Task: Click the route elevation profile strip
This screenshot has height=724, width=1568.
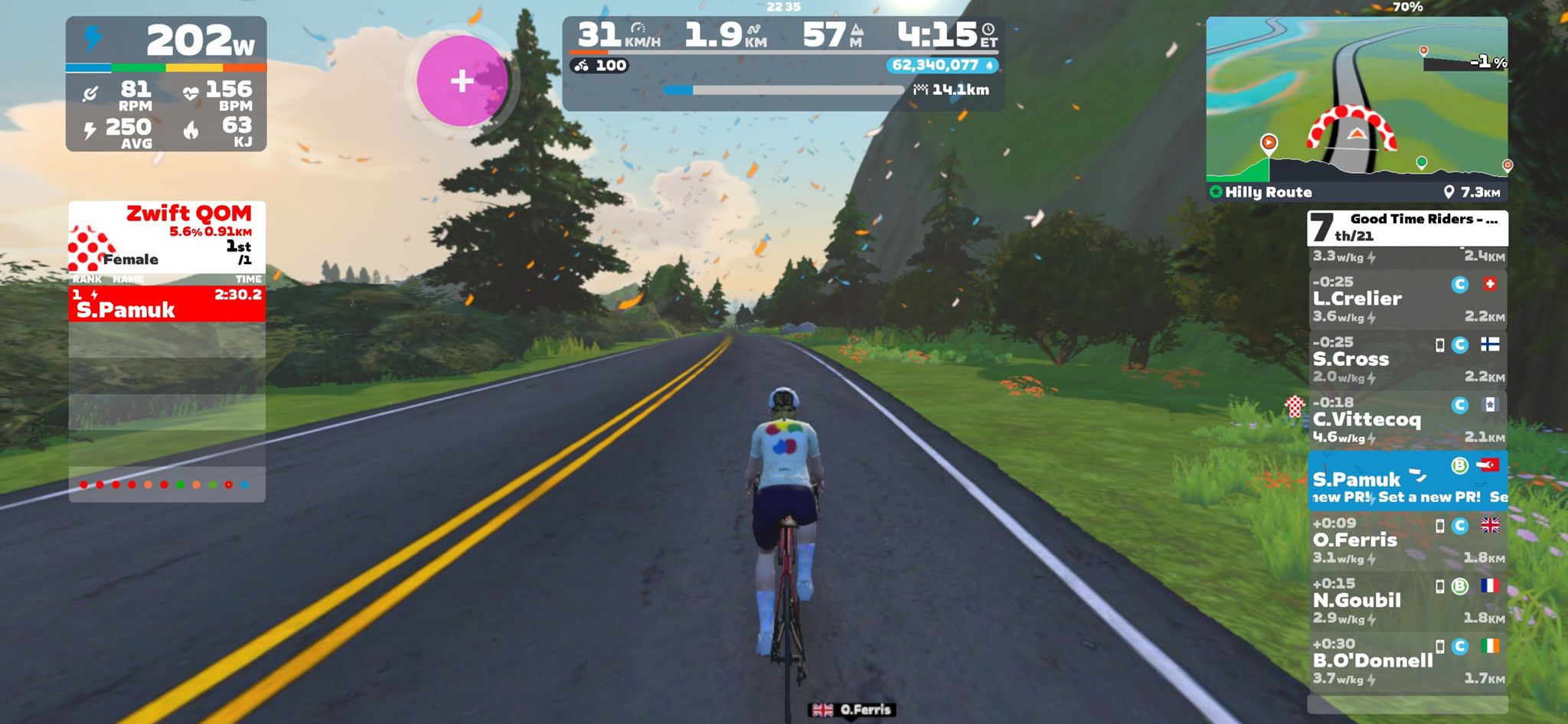Action: click(x=1356, y=169)
